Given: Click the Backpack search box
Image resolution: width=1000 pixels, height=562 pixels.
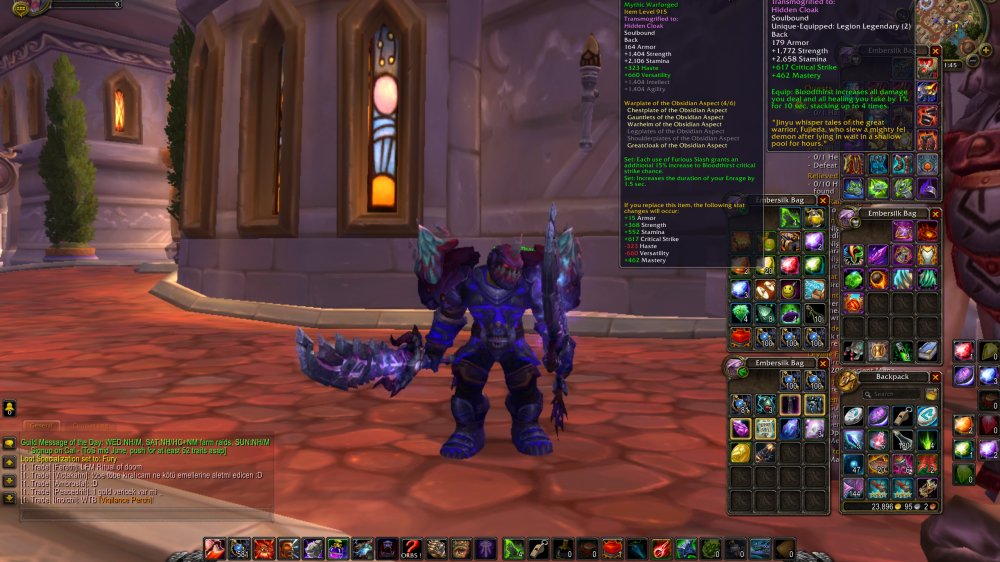Looking at the screenshot, I should click(x=895, y=394).
